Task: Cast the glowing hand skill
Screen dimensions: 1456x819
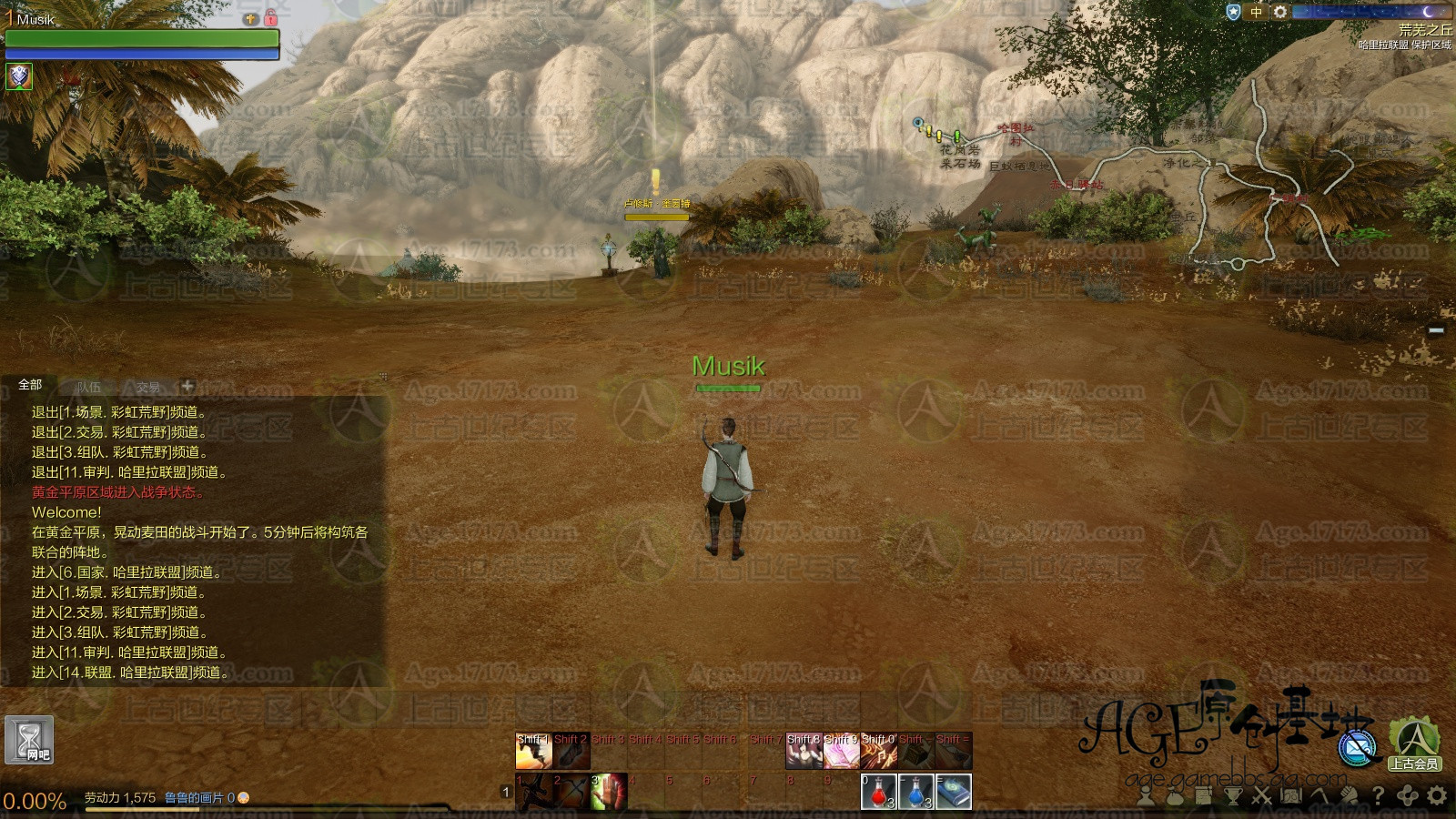Action: 609,792
